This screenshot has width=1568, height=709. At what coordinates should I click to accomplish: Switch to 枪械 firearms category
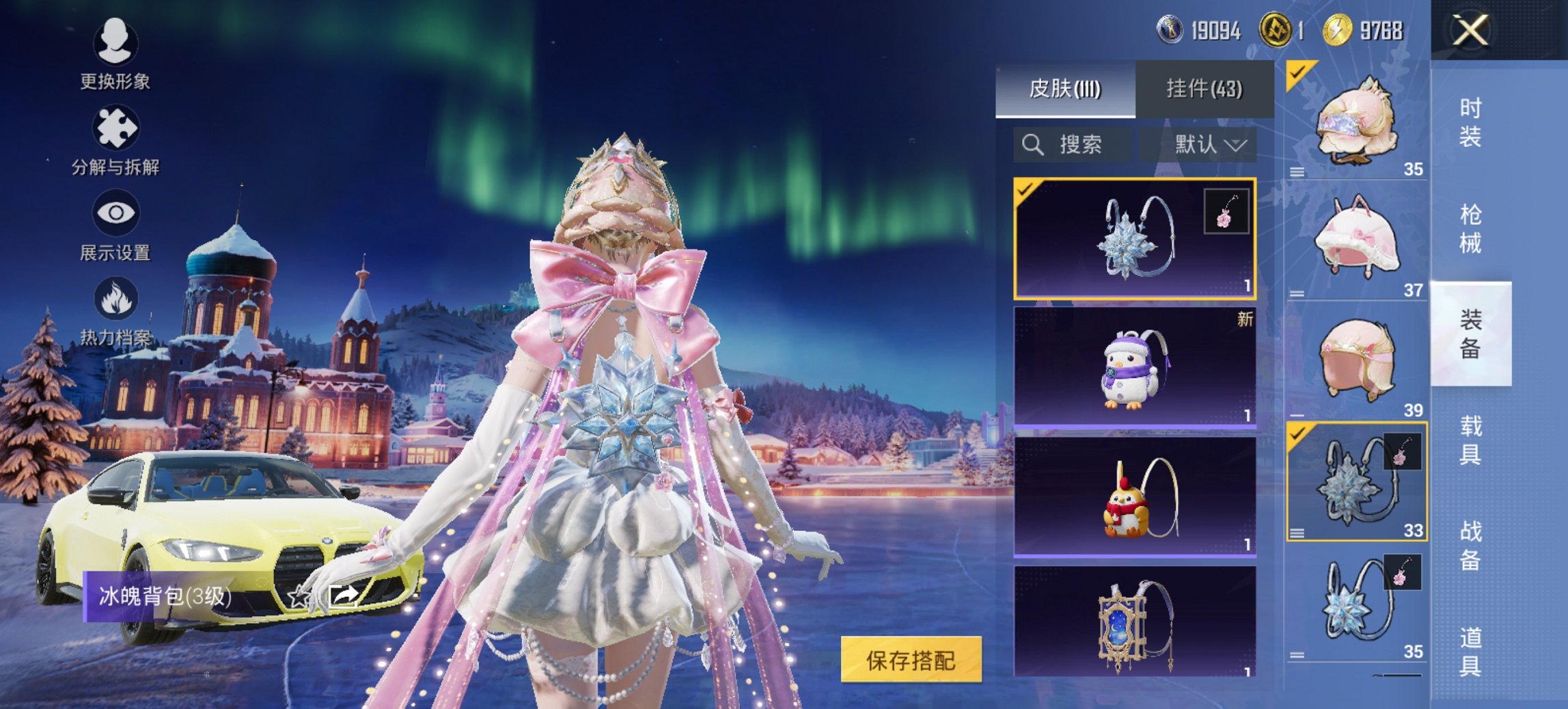pyautogui.click(x=1470, y=229)
